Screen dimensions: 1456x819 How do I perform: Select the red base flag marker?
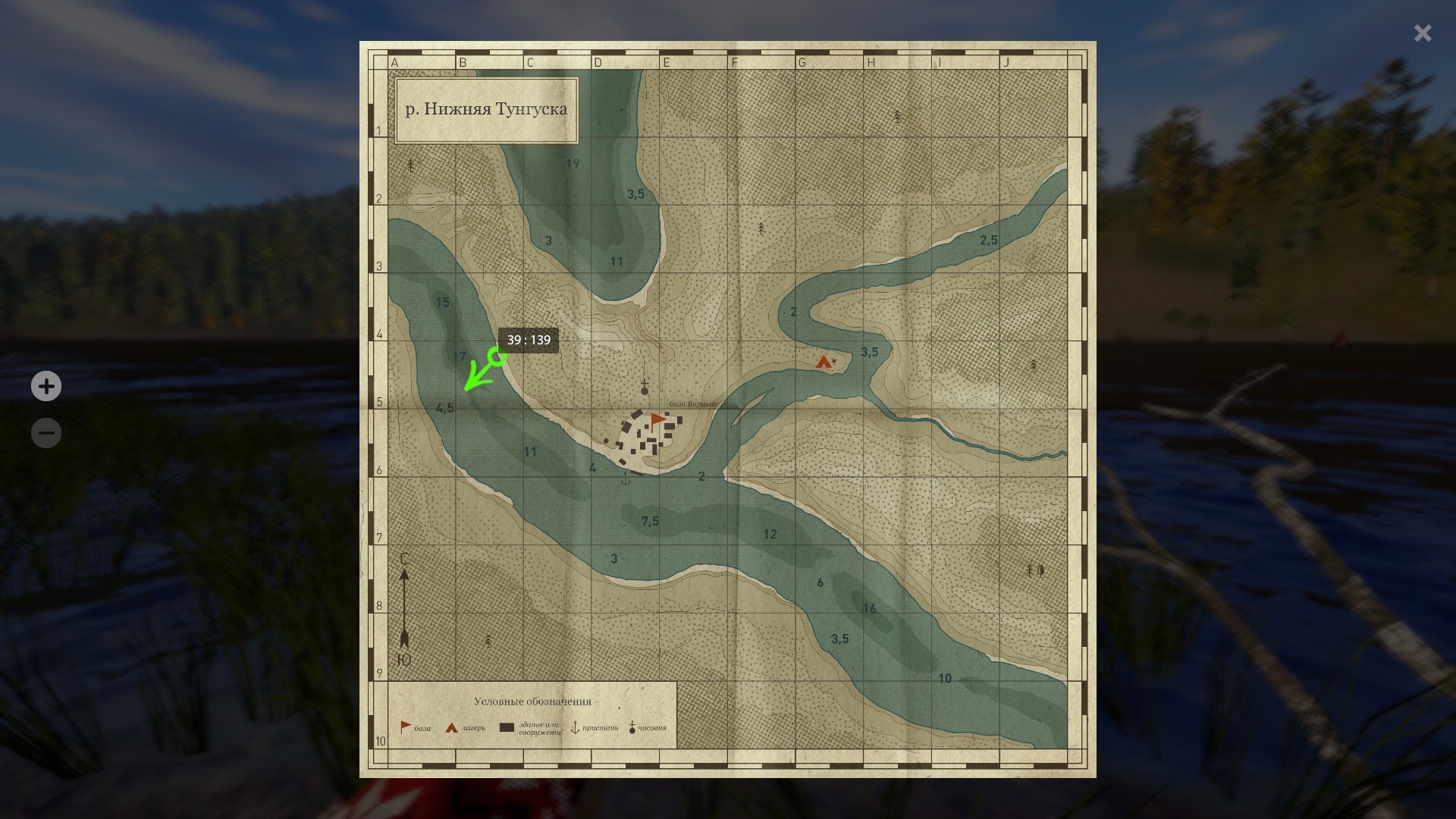tap(657, 421)
